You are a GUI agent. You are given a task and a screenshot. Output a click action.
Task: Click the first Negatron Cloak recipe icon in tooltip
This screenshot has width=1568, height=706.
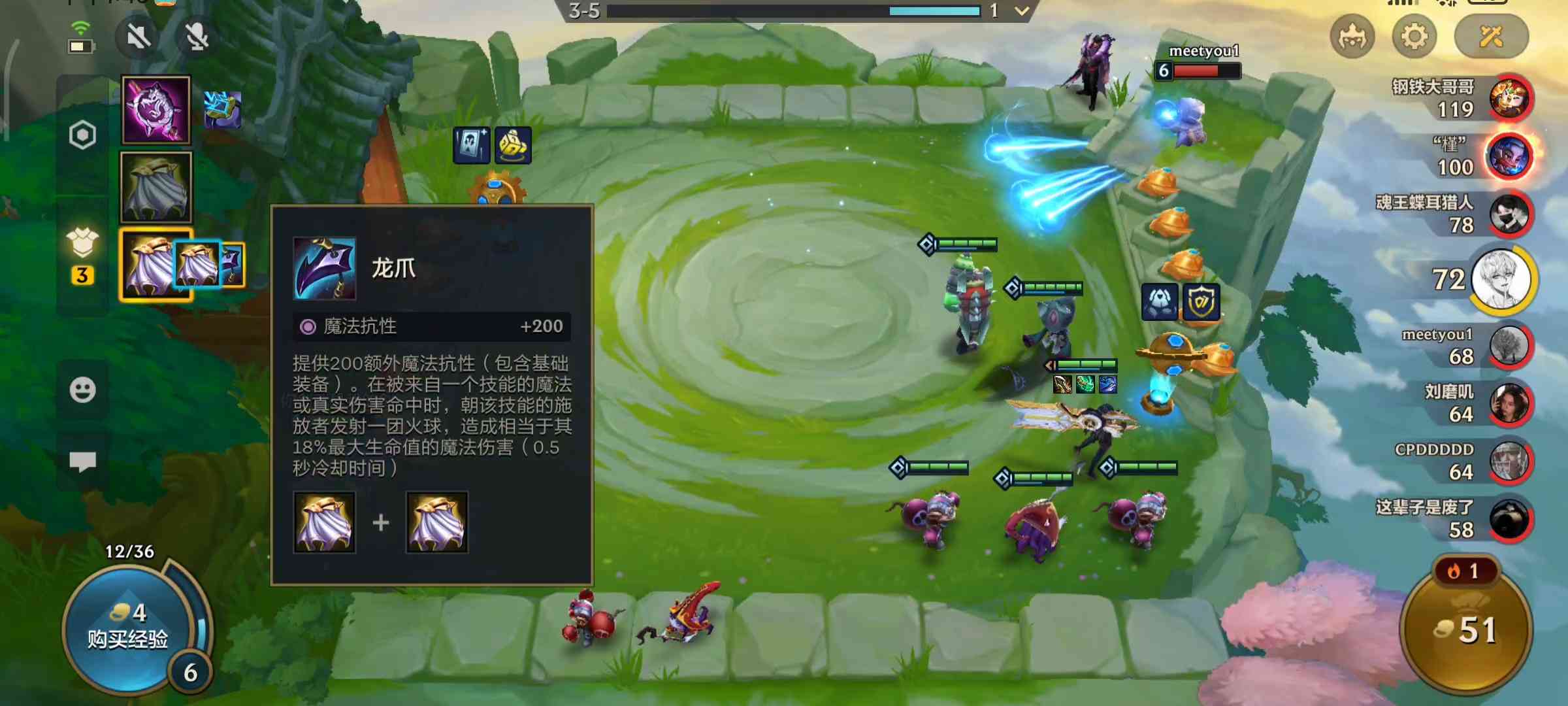(323, 523)
